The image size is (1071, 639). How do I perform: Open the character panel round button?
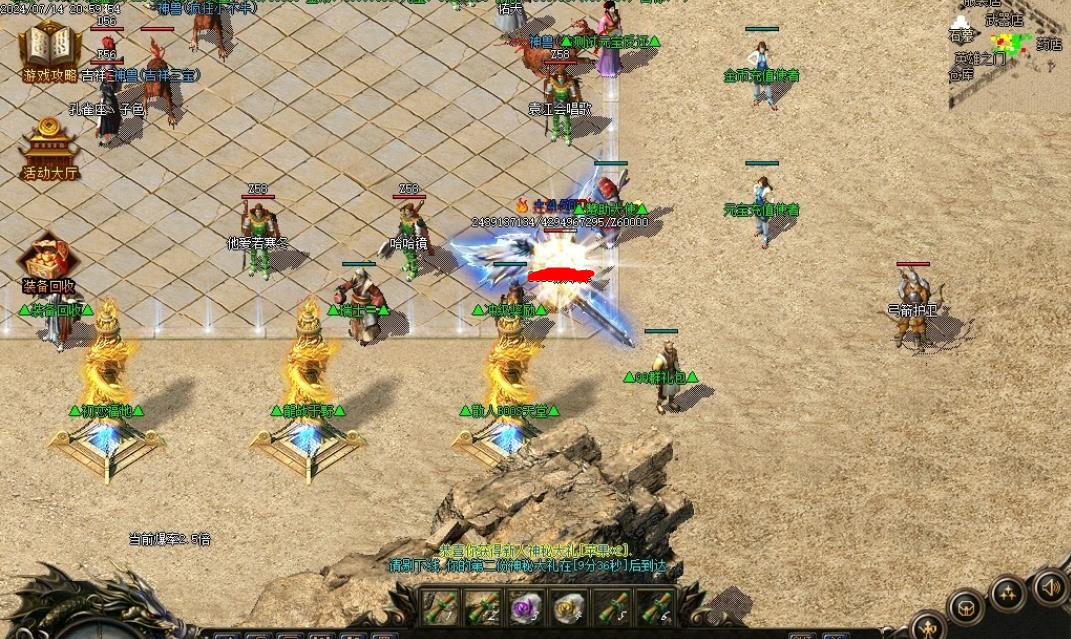[x=929, y=627]
